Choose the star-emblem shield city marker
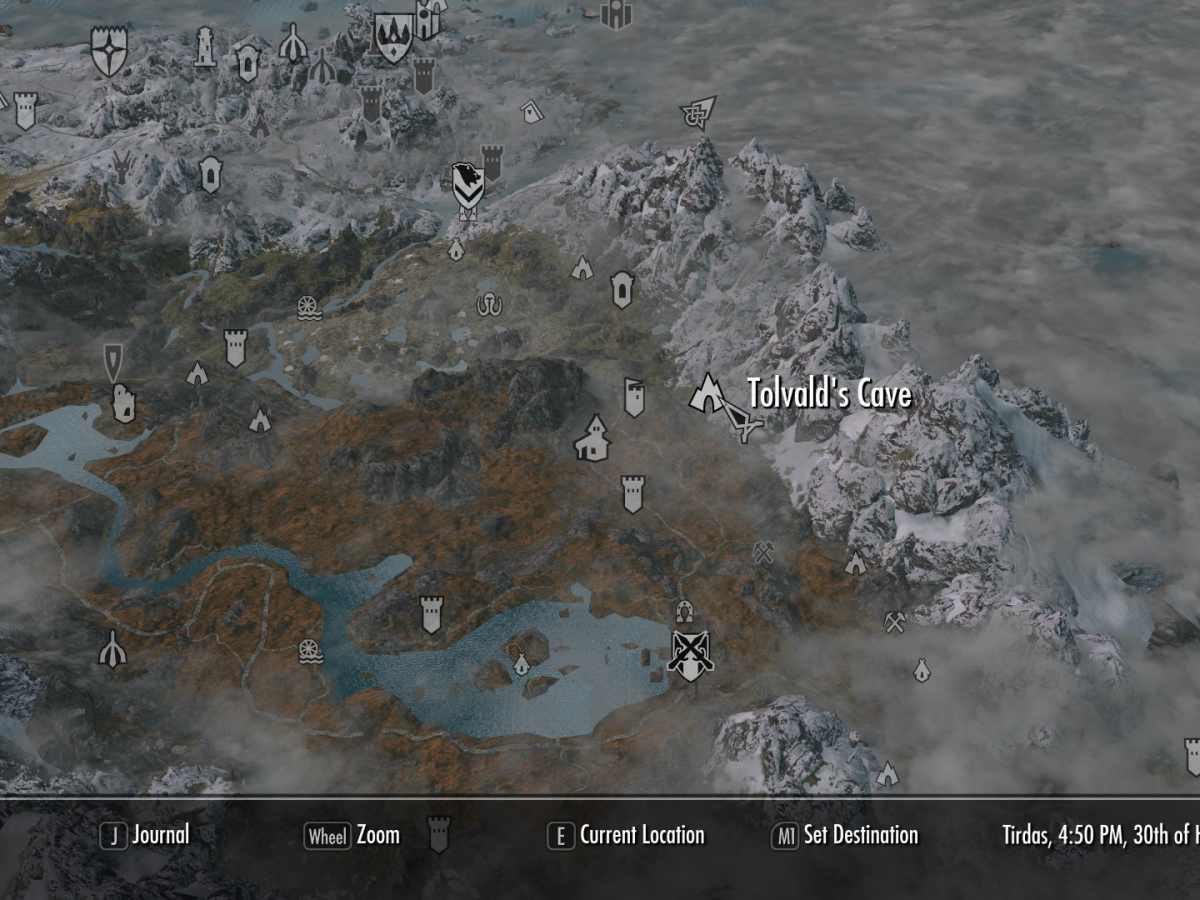This screenshot has width=1200, height=900. 108,50
